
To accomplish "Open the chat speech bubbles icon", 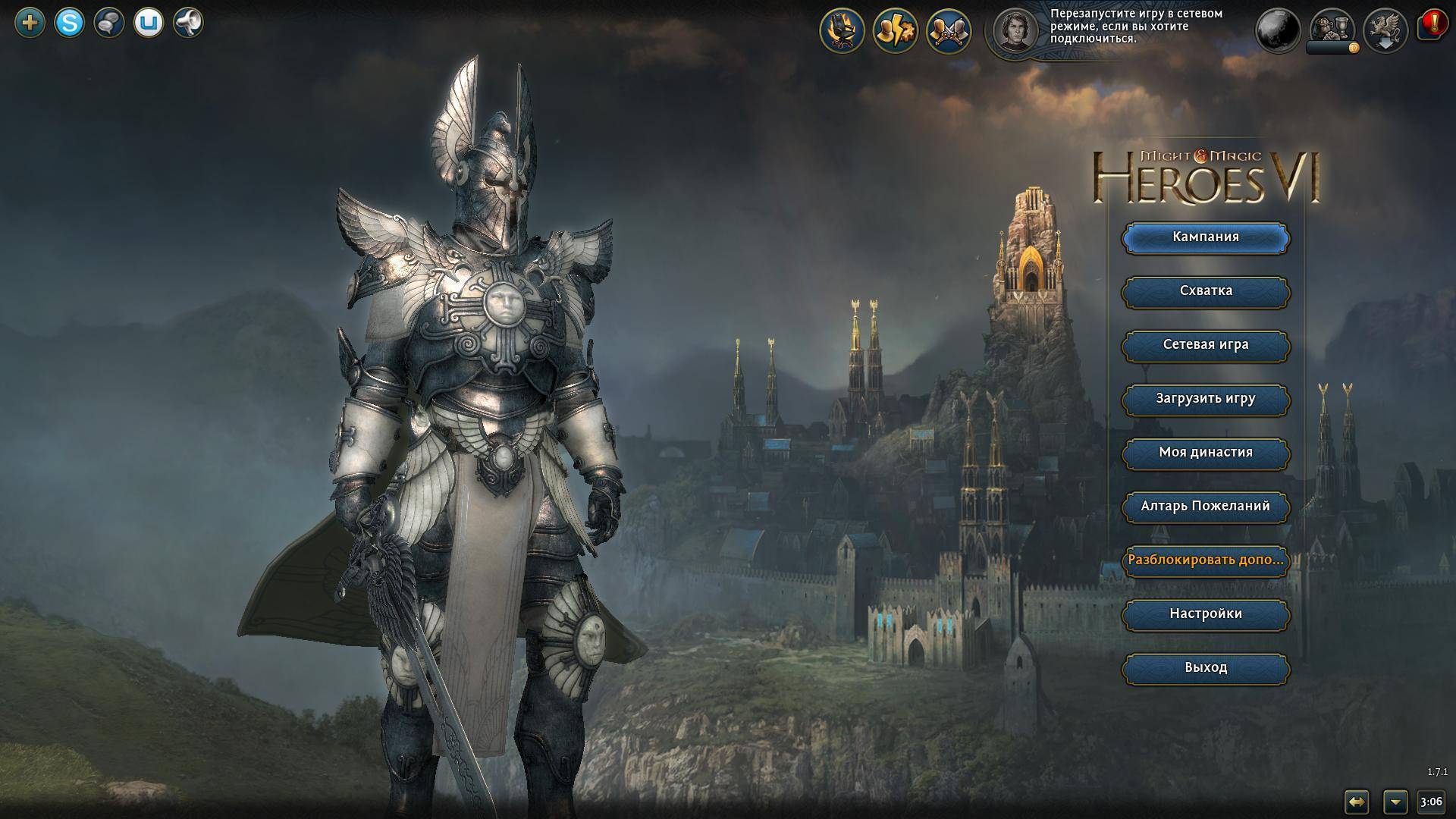I will click(x=109, y=23).
